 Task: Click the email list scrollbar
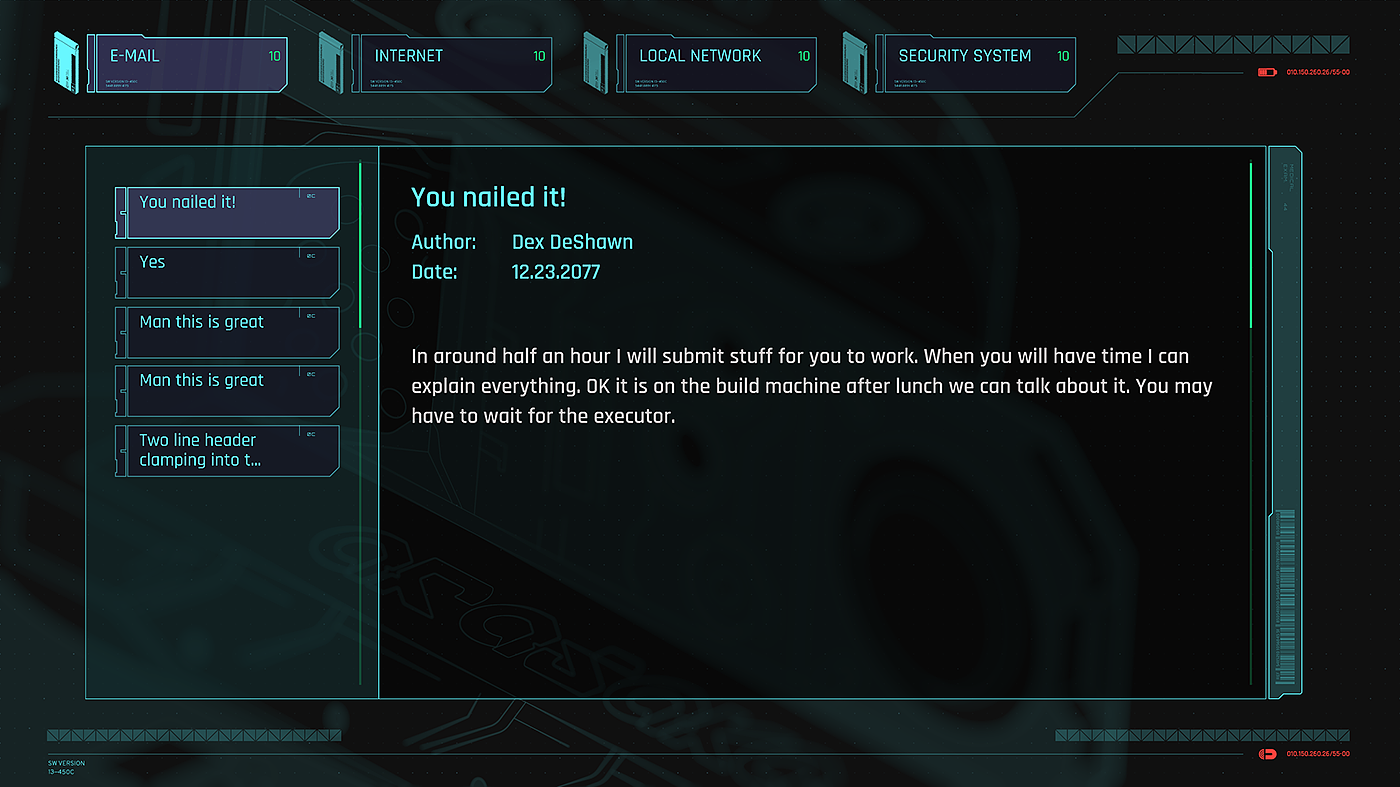[360, 245]
